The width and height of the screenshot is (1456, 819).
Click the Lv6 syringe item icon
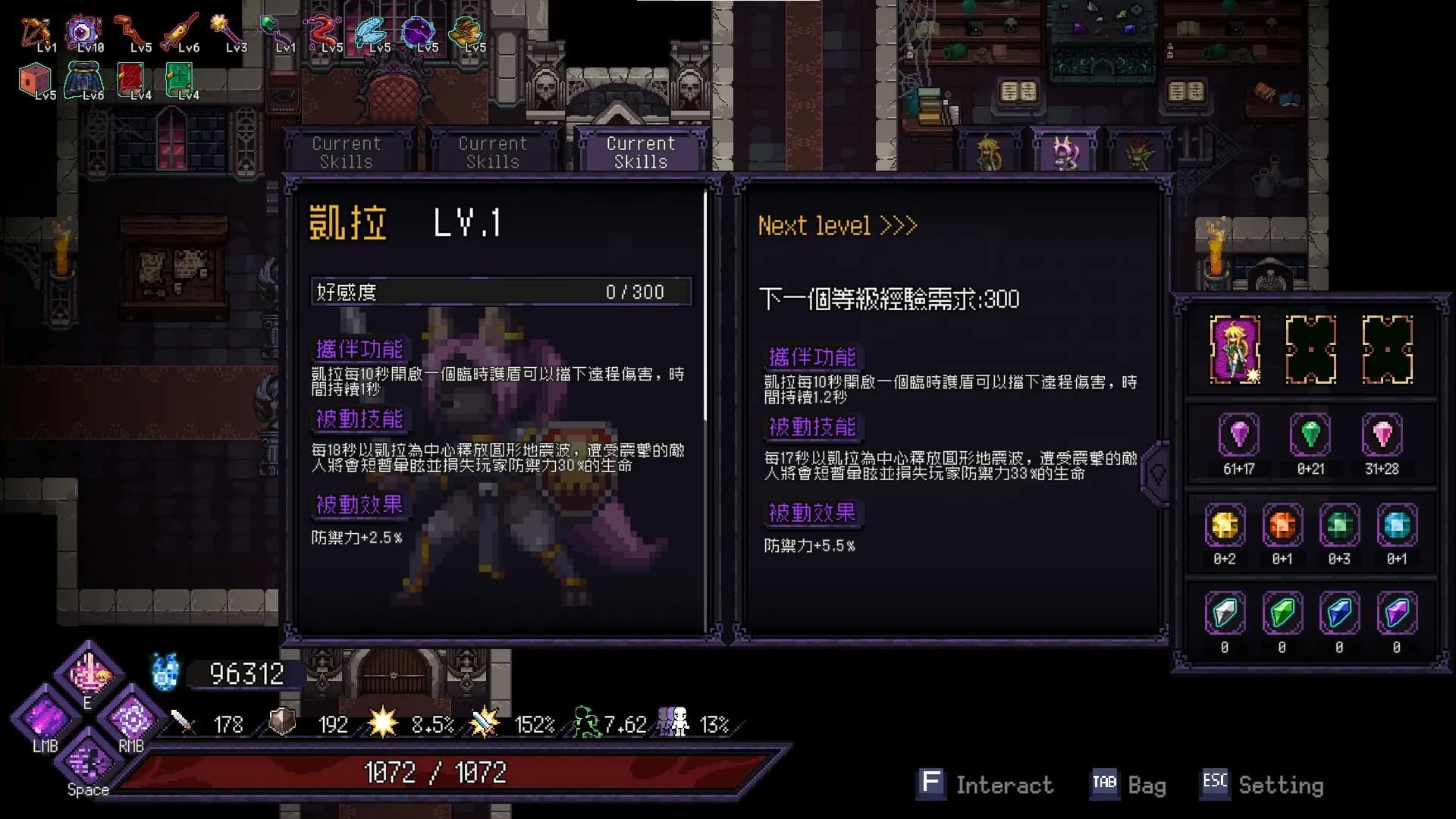pyautogui.click(x=180, y=32)
